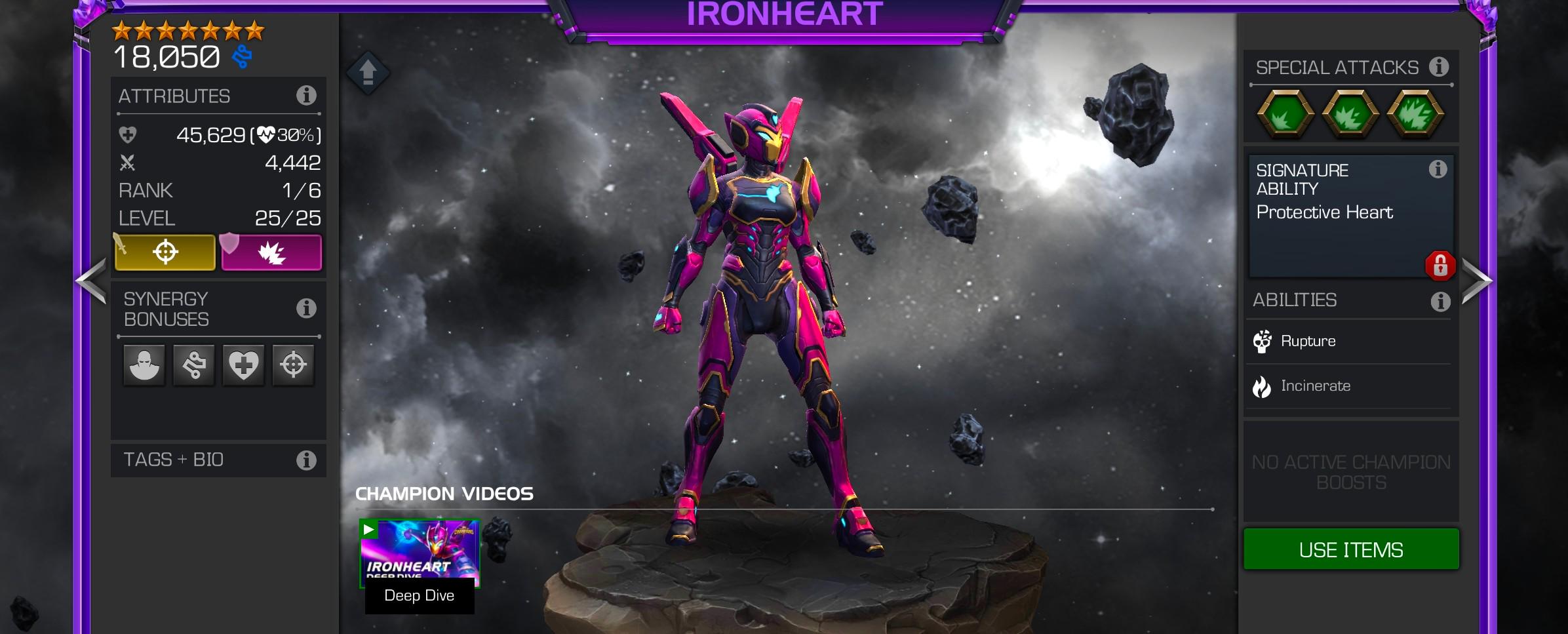Go to the previous champion arrow
Viewport: 1568px width, 634px height.
[x=91, y=281]
